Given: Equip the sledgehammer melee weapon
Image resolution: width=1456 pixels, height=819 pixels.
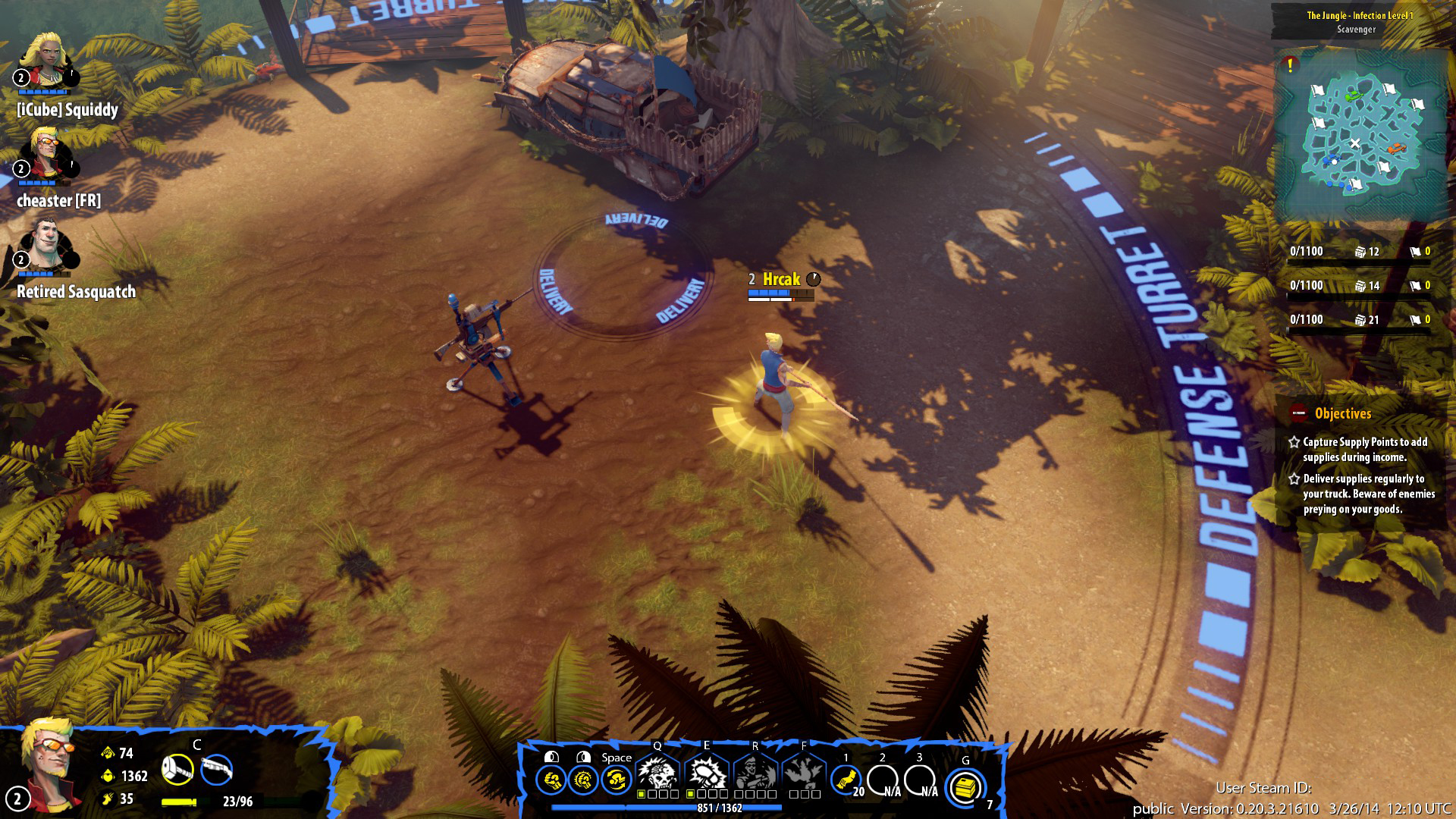Looking at the screenshot, I should coord(177,770).
